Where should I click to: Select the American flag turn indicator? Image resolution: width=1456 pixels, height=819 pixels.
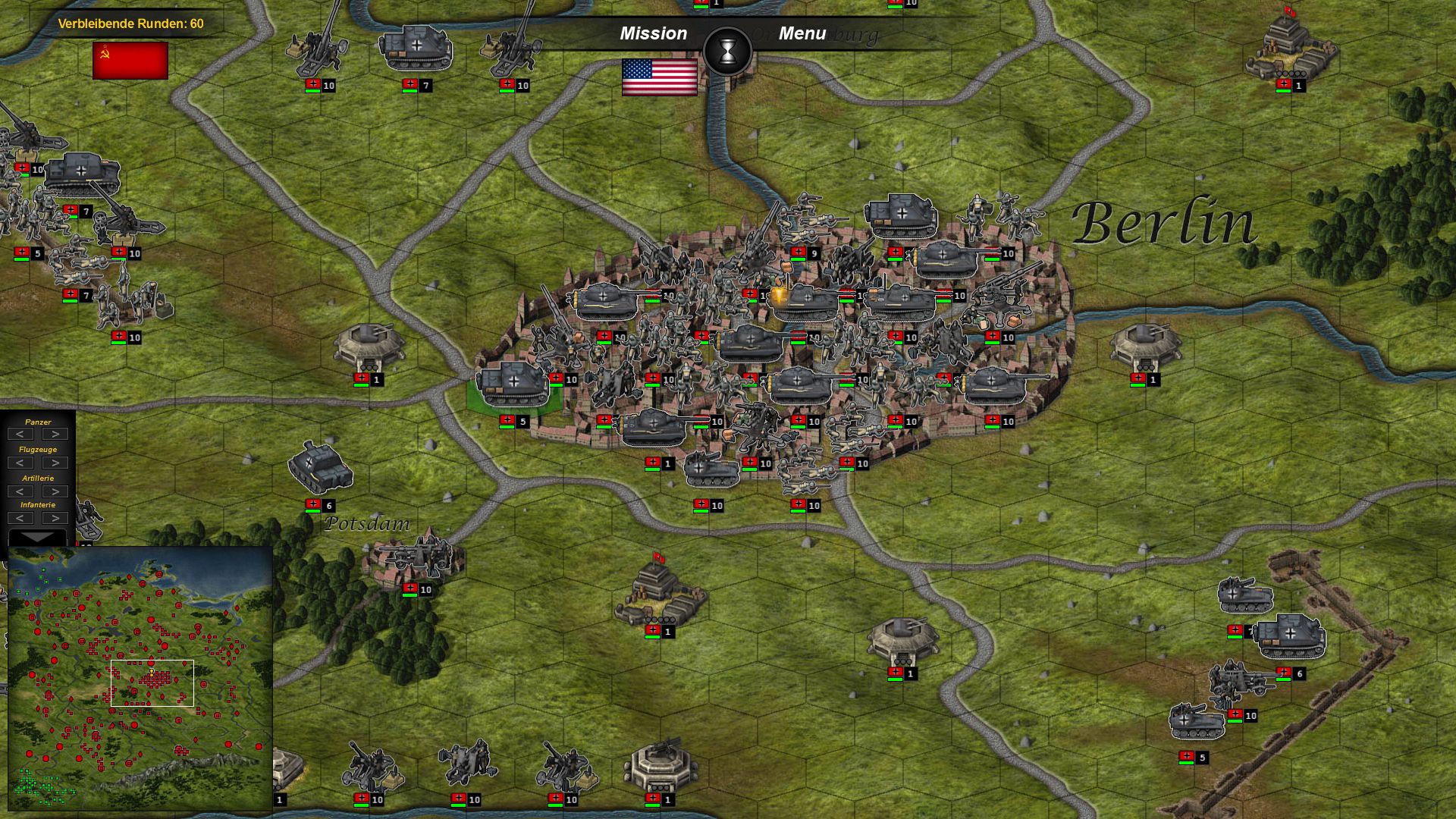click(x=659, y=76)
